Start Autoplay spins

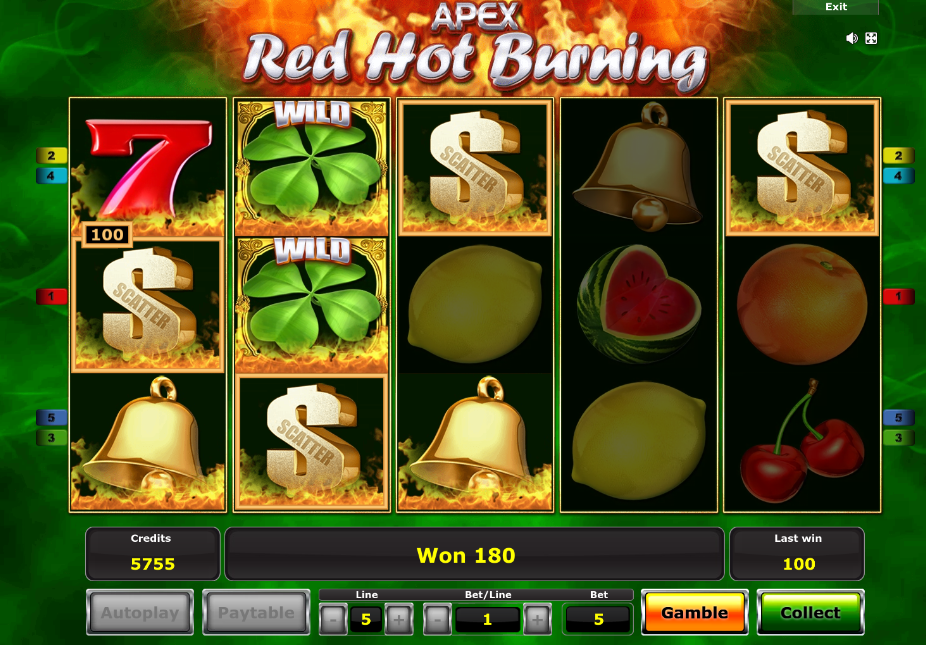(140, 613)
